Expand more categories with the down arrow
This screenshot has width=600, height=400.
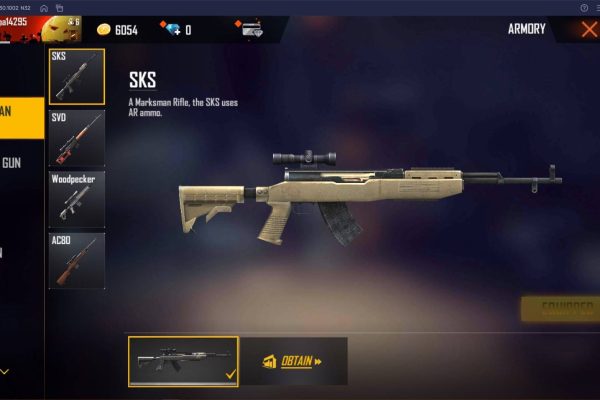5,371
